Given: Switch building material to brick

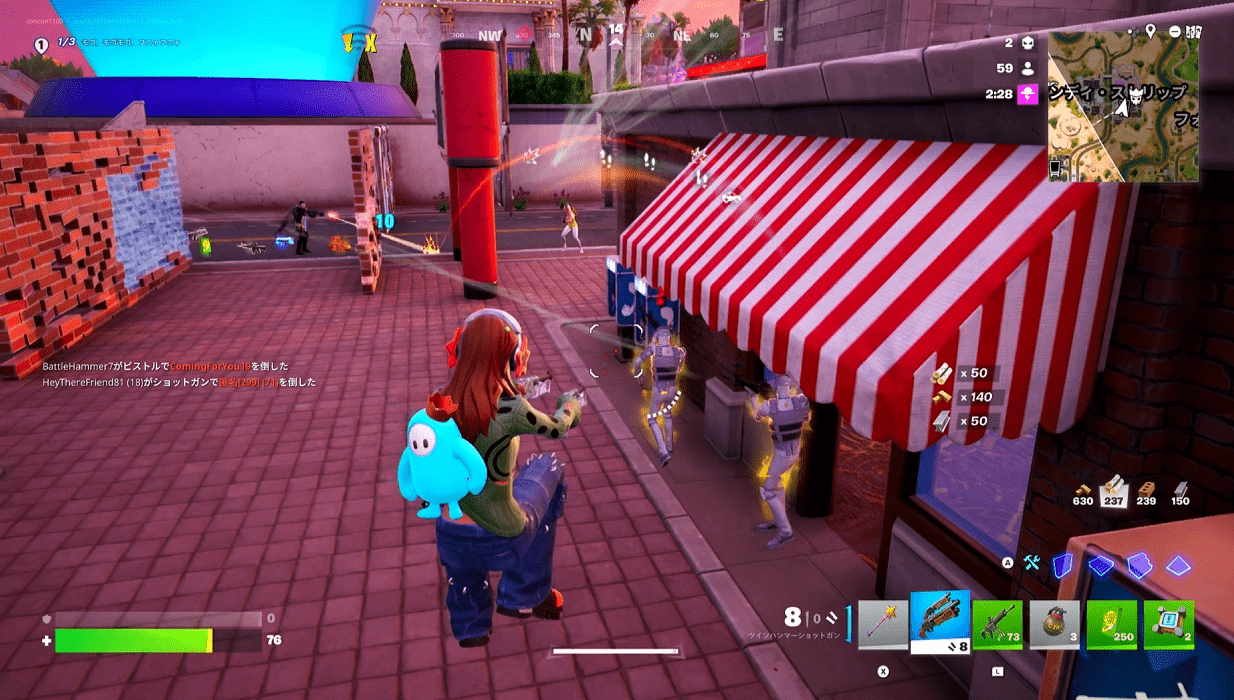Looking at the screenshot, I should click(1147, 490).
